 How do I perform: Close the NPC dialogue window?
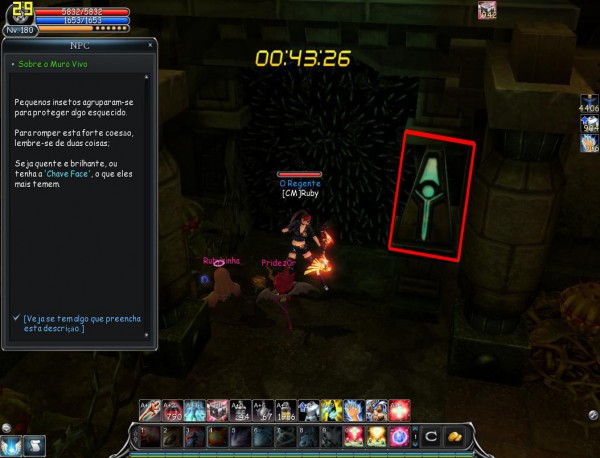click(150, 45)
